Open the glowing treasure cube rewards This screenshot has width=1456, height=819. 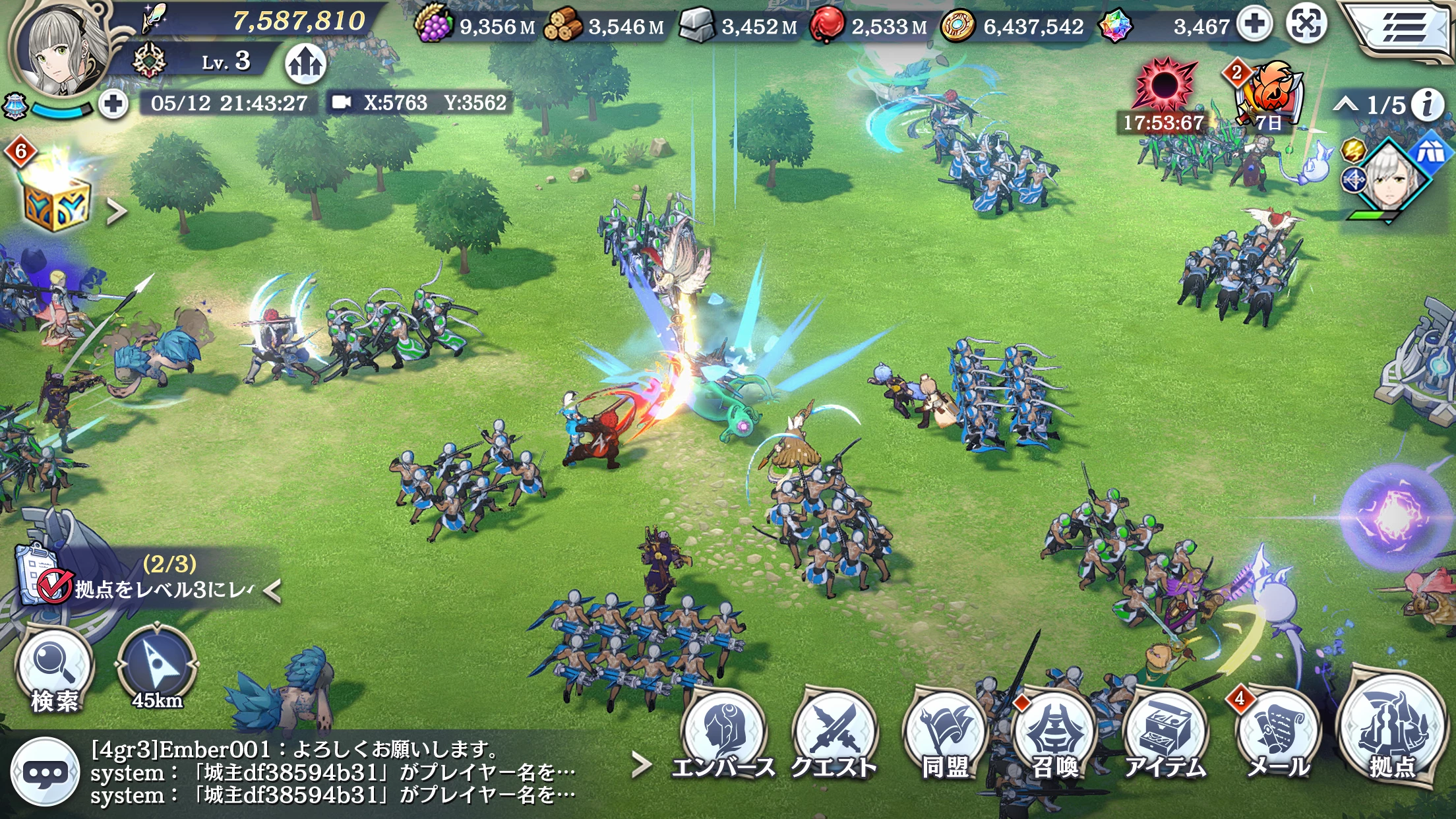coord(56,199)
